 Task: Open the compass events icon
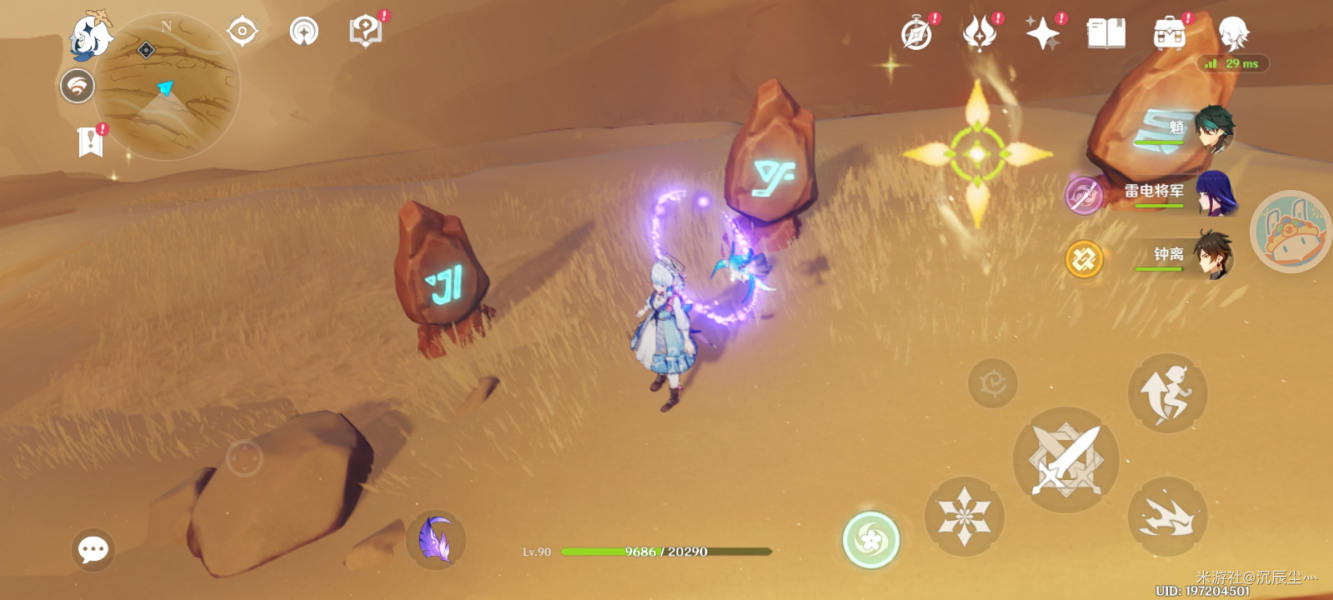[916, 34]
